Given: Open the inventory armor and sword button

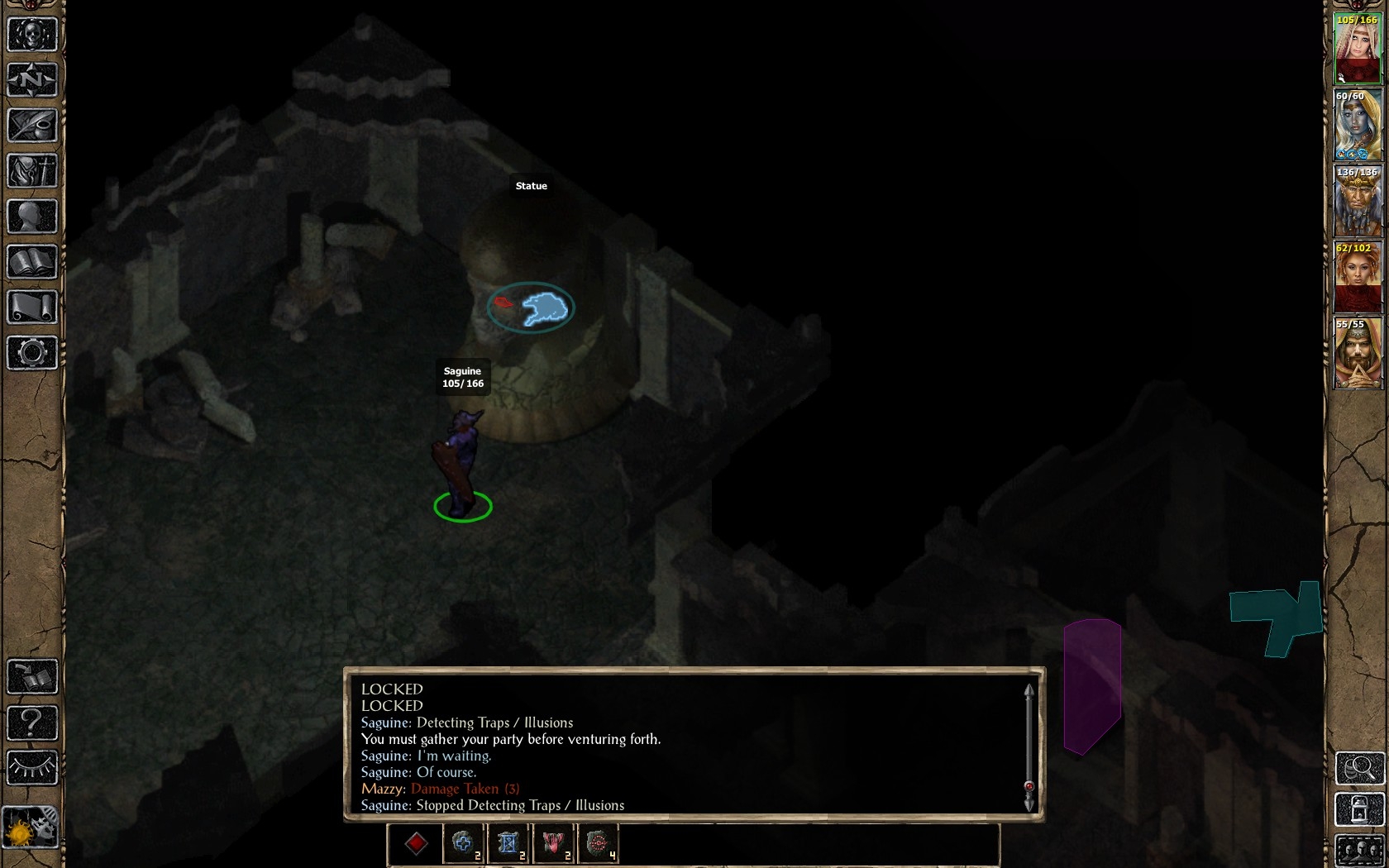Looking at the screenshot, I should [32, 171].
